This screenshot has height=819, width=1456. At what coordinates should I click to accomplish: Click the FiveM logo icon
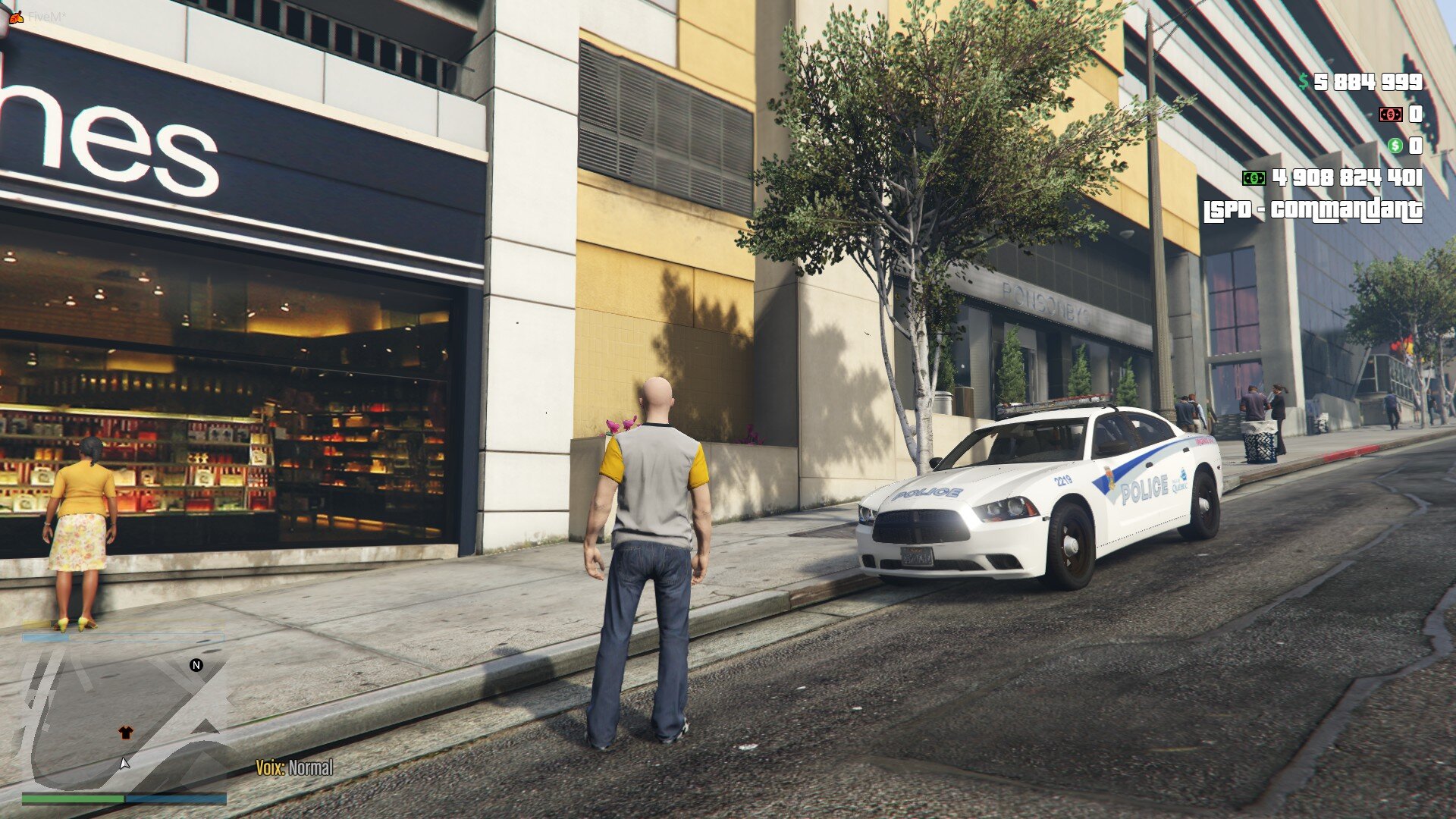[x=17, y=16]
